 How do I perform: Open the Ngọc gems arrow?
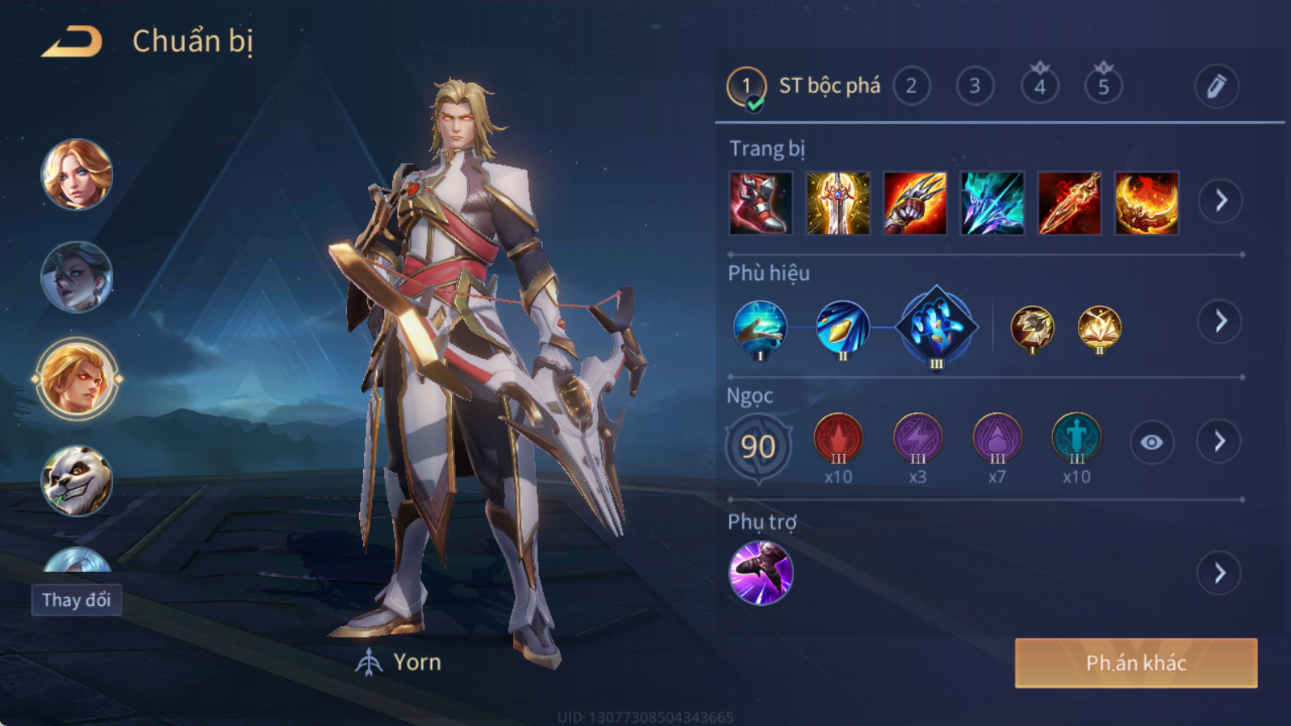pyautogui.click(x=1220, y=442)
